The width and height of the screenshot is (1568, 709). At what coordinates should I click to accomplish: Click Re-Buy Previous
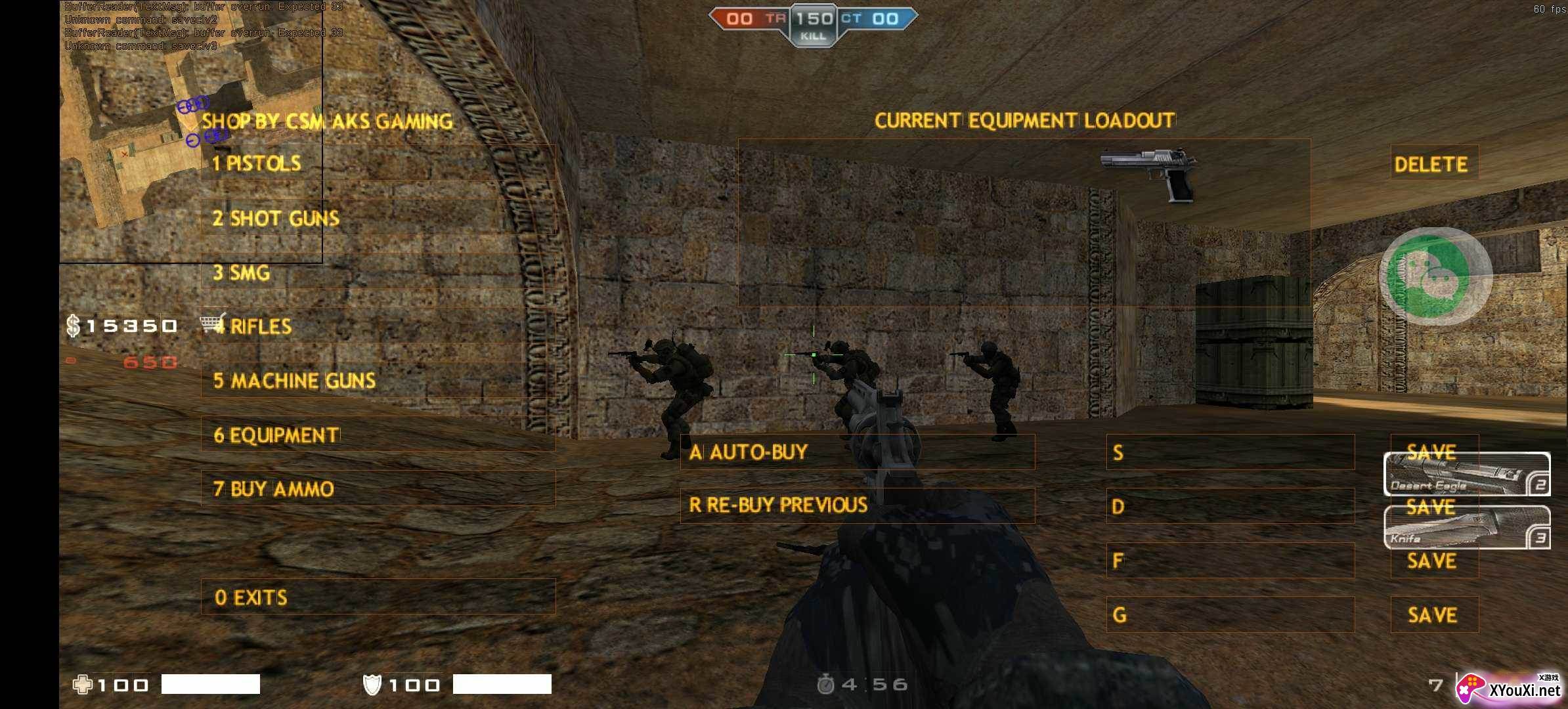pyautogui.click(x=857, y=505)
